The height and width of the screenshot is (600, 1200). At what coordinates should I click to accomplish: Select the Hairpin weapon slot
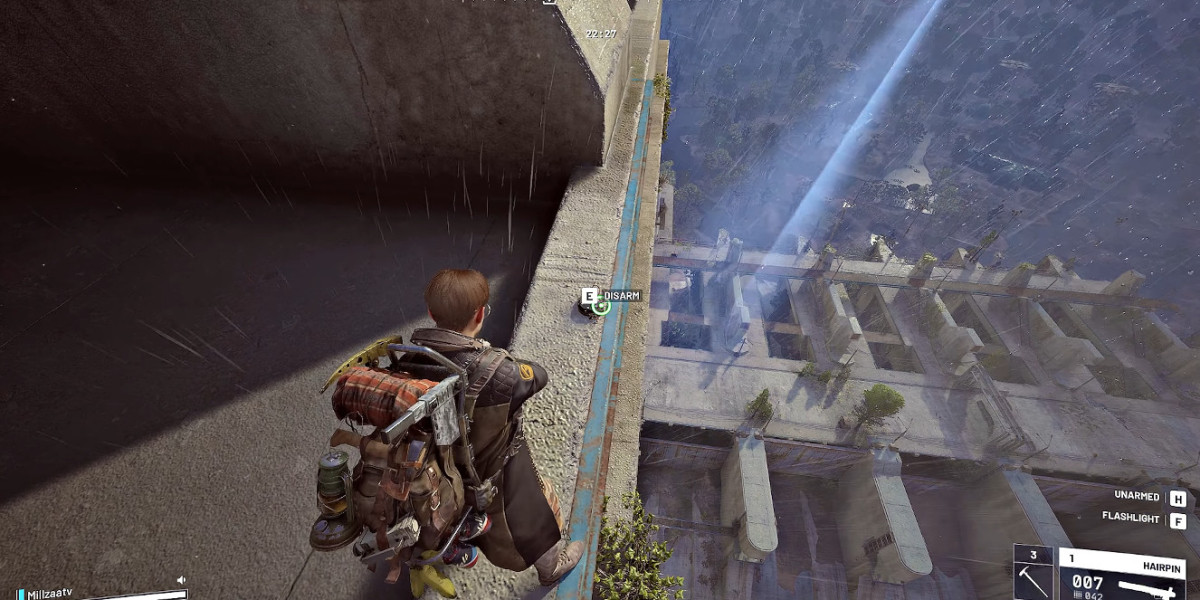pyautogui.click(x=1120, y=574)
